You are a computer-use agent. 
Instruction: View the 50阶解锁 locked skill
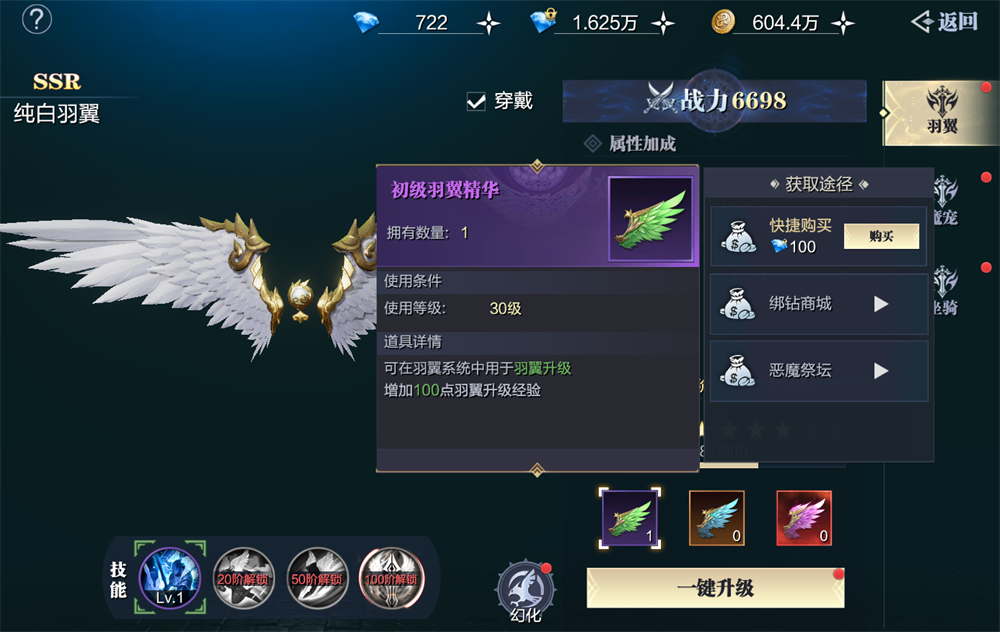(318, 578)
